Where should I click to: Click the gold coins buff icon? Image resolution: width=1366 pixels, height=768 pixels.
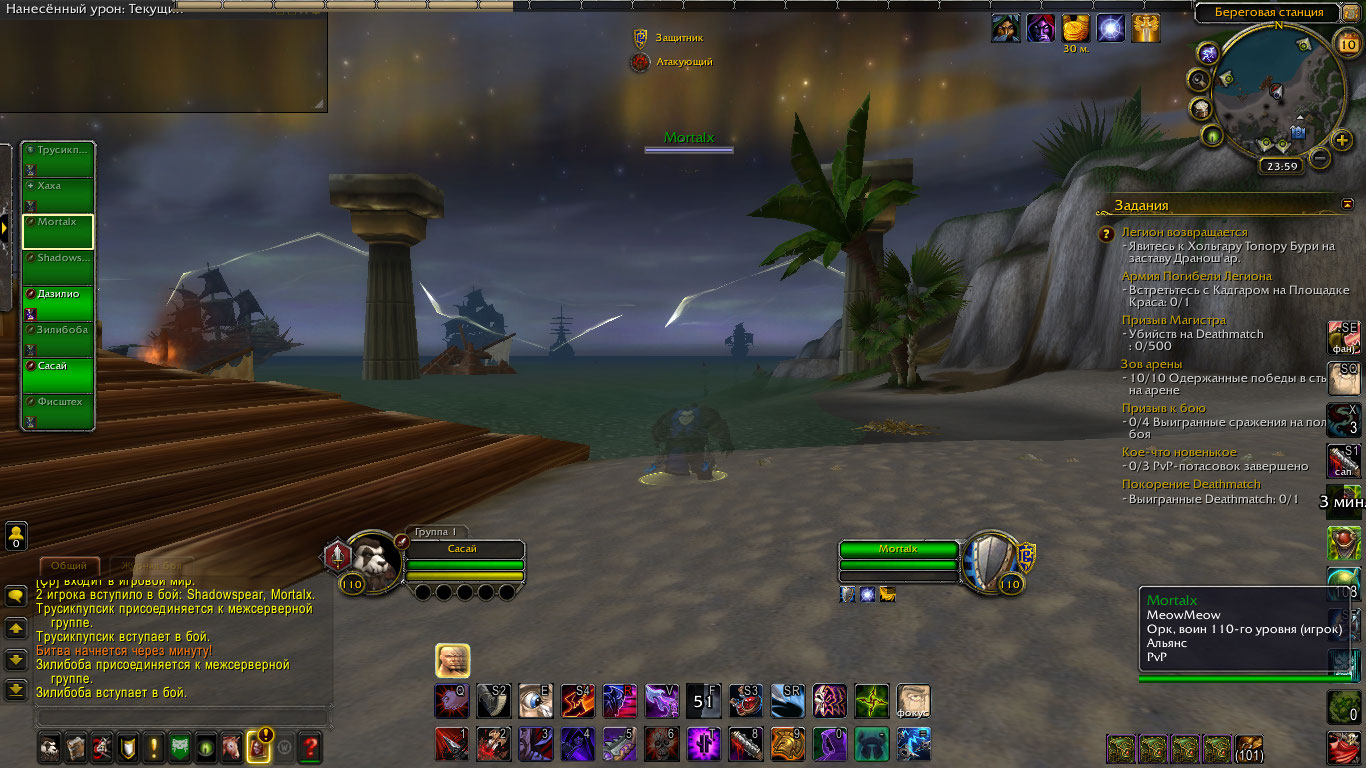(1075, 28)
